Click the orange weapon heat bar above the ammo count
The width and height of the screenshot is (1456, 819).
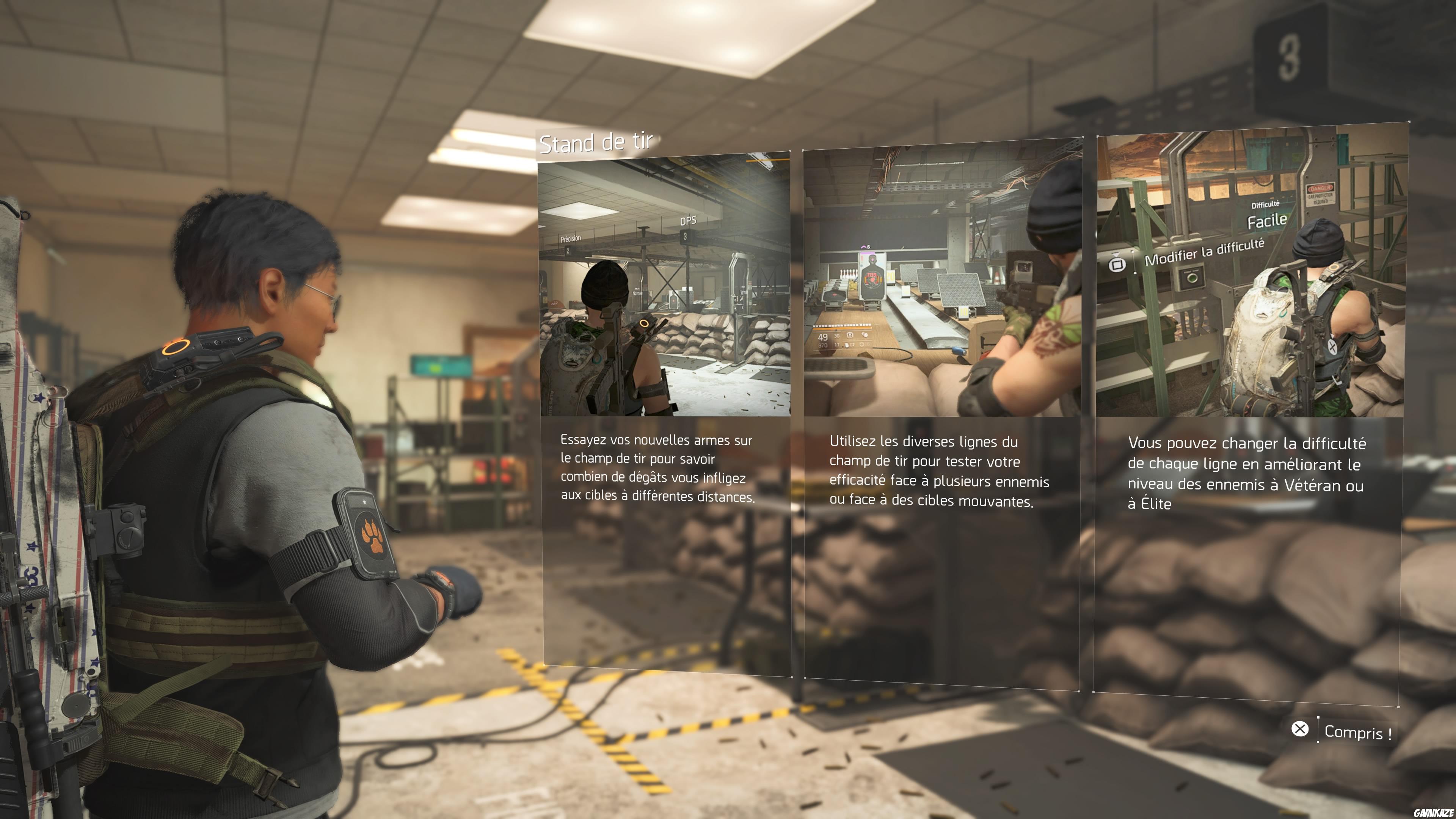[842, 329]
